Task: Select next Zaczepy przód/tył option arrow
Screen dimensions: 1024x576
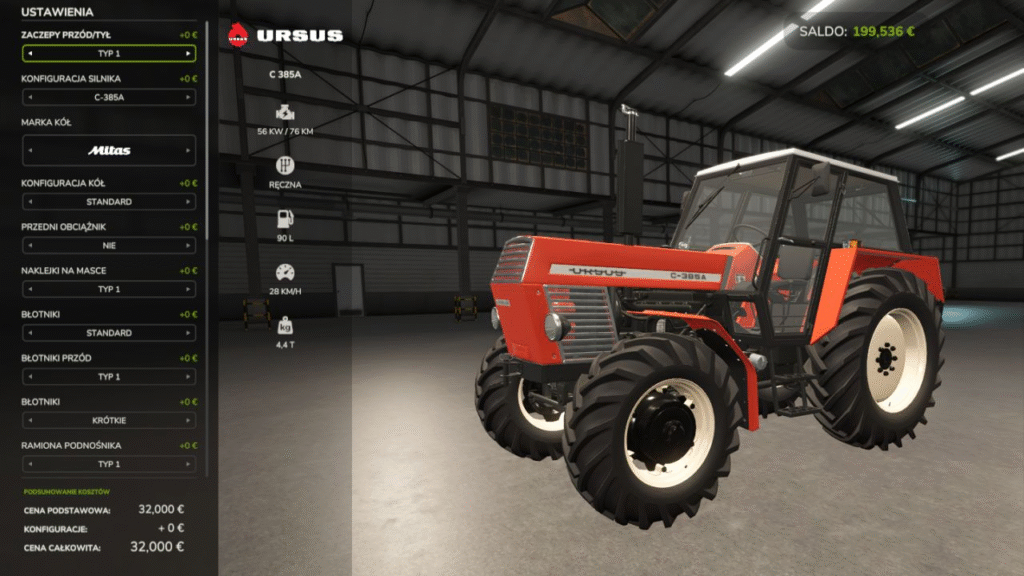Action: (x=188, y=54)
